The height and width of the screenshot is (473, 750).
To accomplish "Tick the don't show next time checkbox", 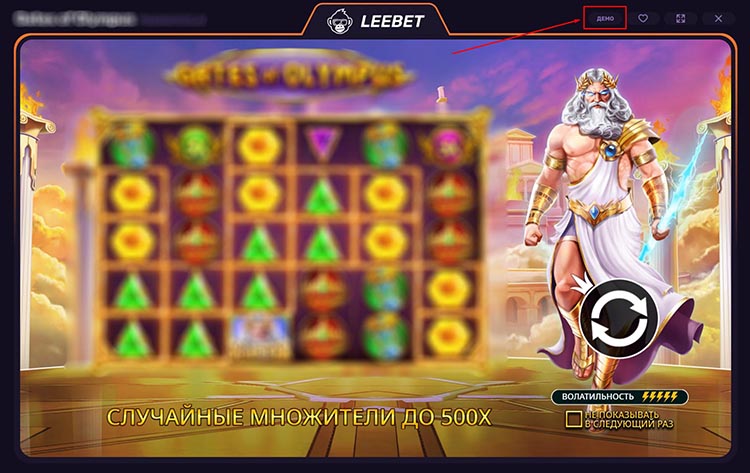I will (573, 418).
